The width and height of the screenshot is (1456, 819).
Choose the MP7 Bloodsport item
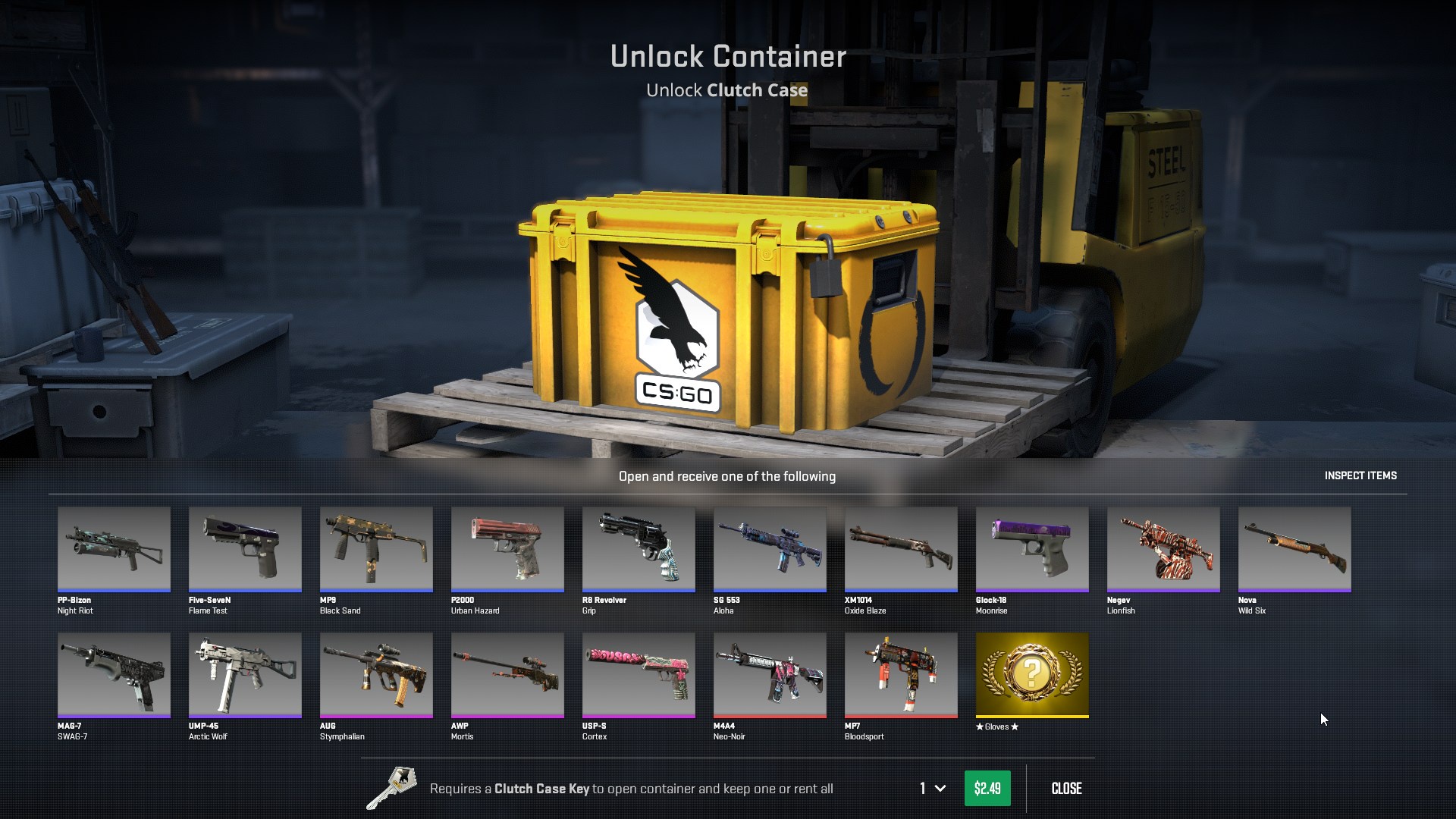click(901, 674)
